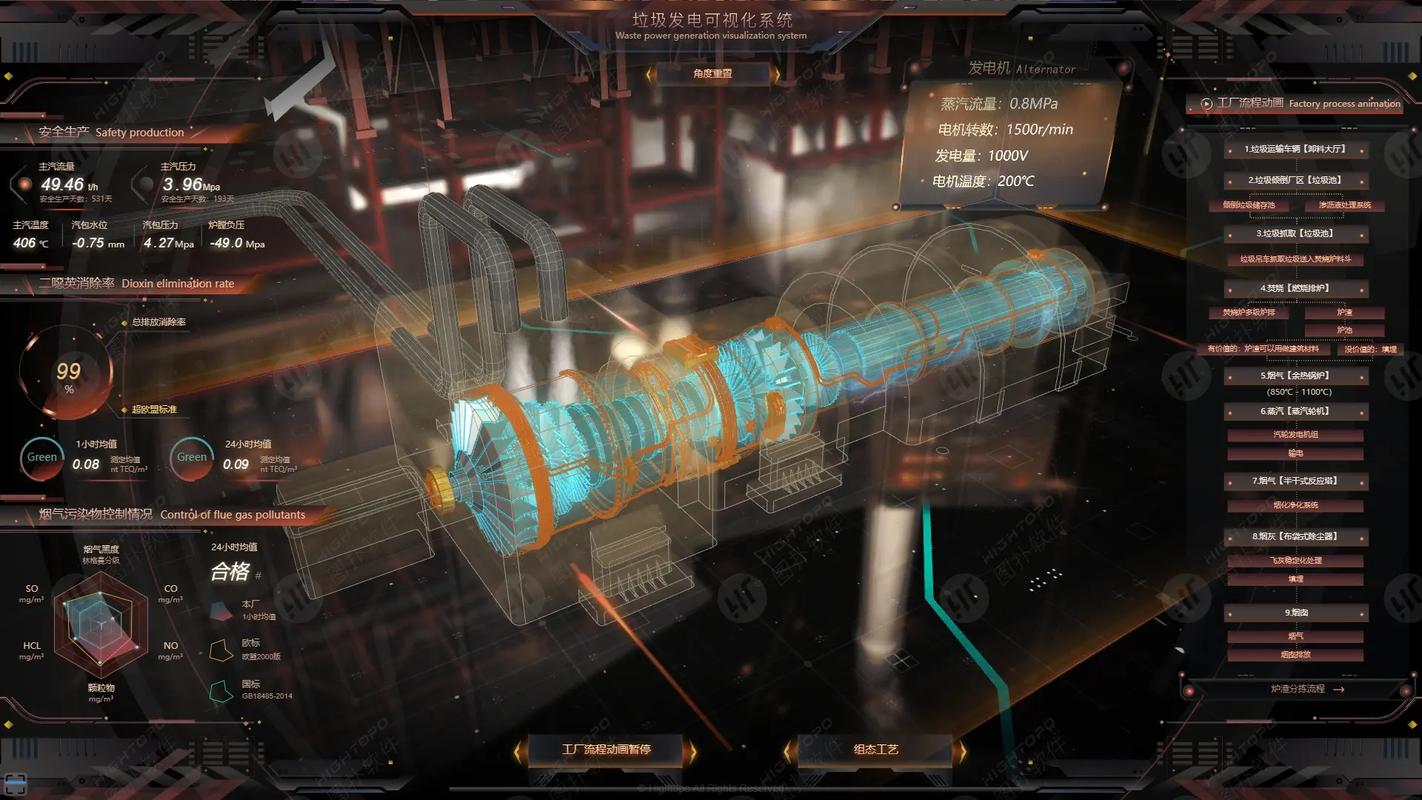Select step 1.垃圾运输车辆【卸料大厅】

coord(1295,149)
